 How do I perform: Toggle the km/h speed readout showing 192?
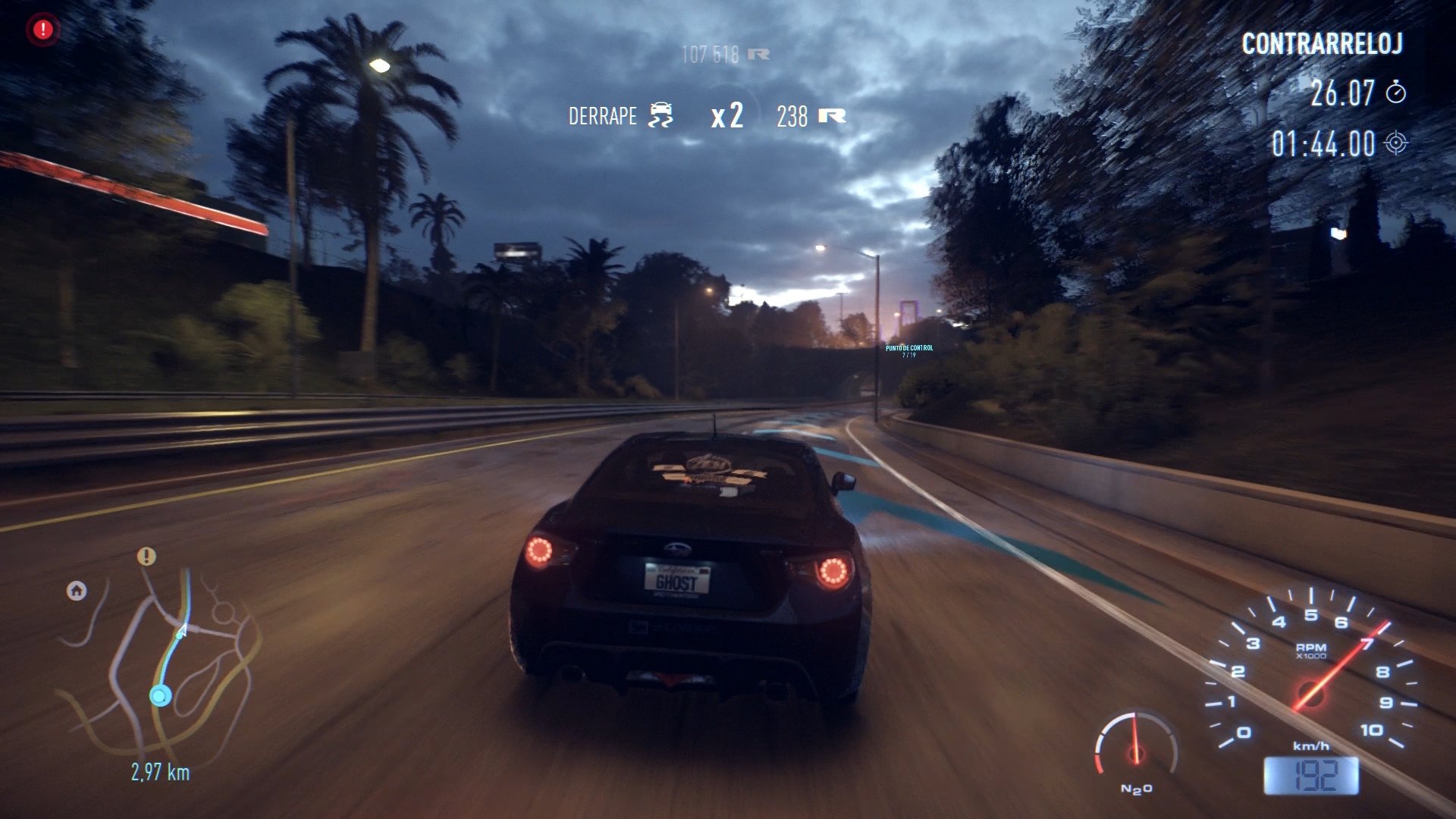pos(1310,775)
